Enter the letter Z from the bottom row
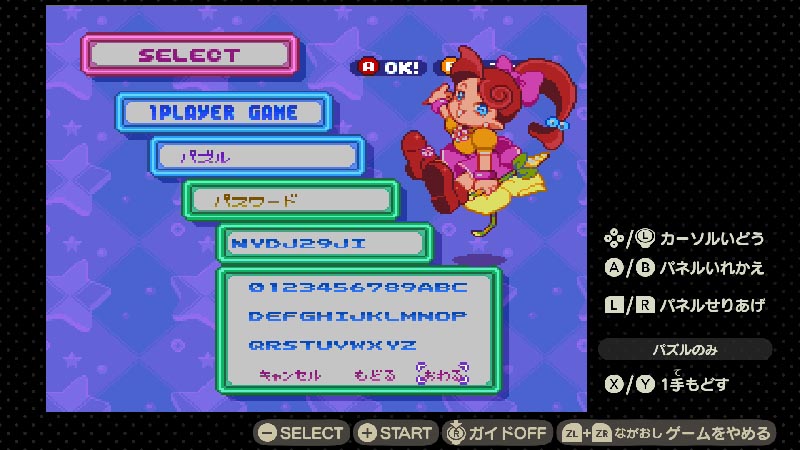This screenshot has height=450, width=800. point(409,346)
